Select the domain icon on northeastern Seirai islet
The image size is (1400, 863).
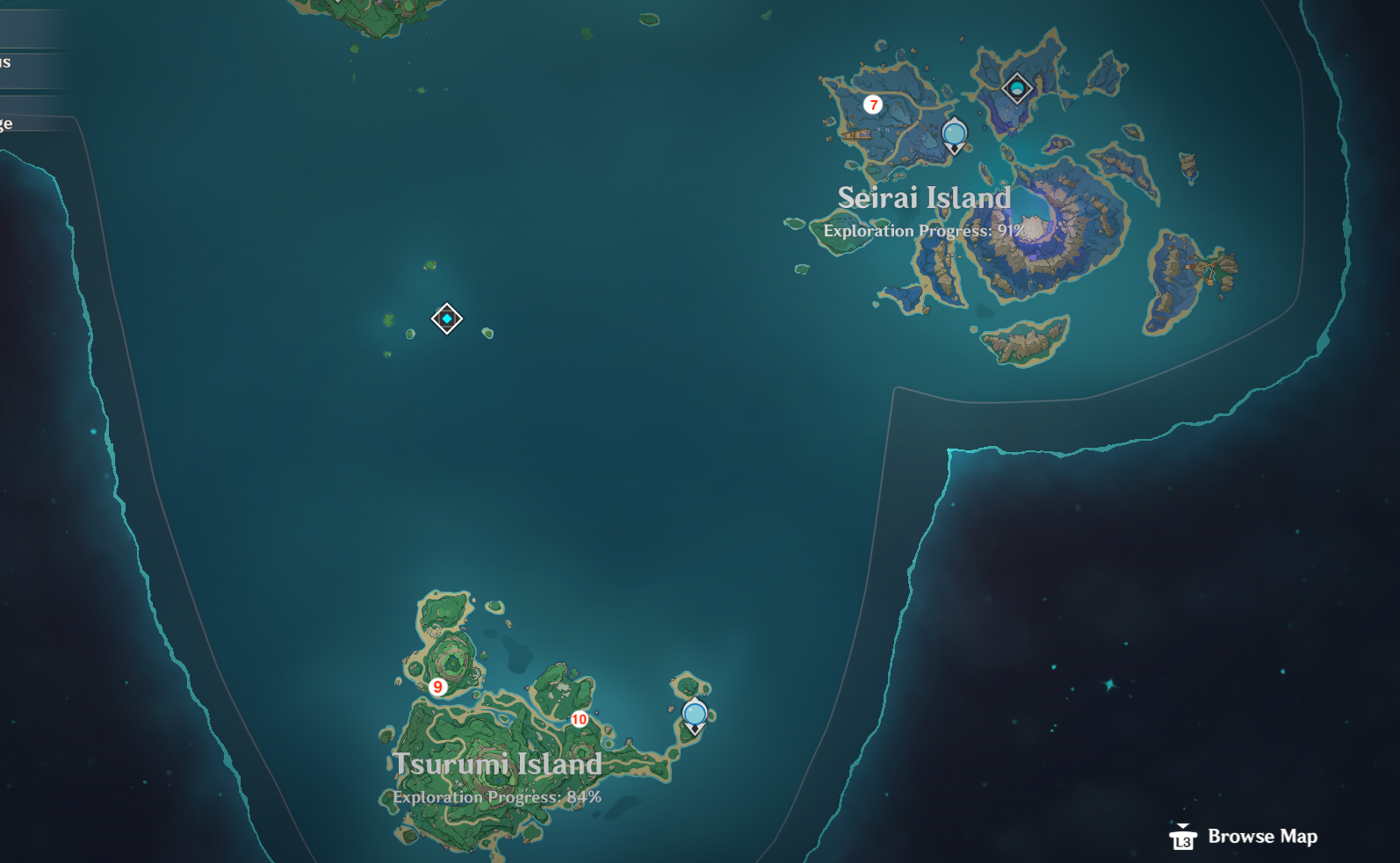[x=1016, y=87]
